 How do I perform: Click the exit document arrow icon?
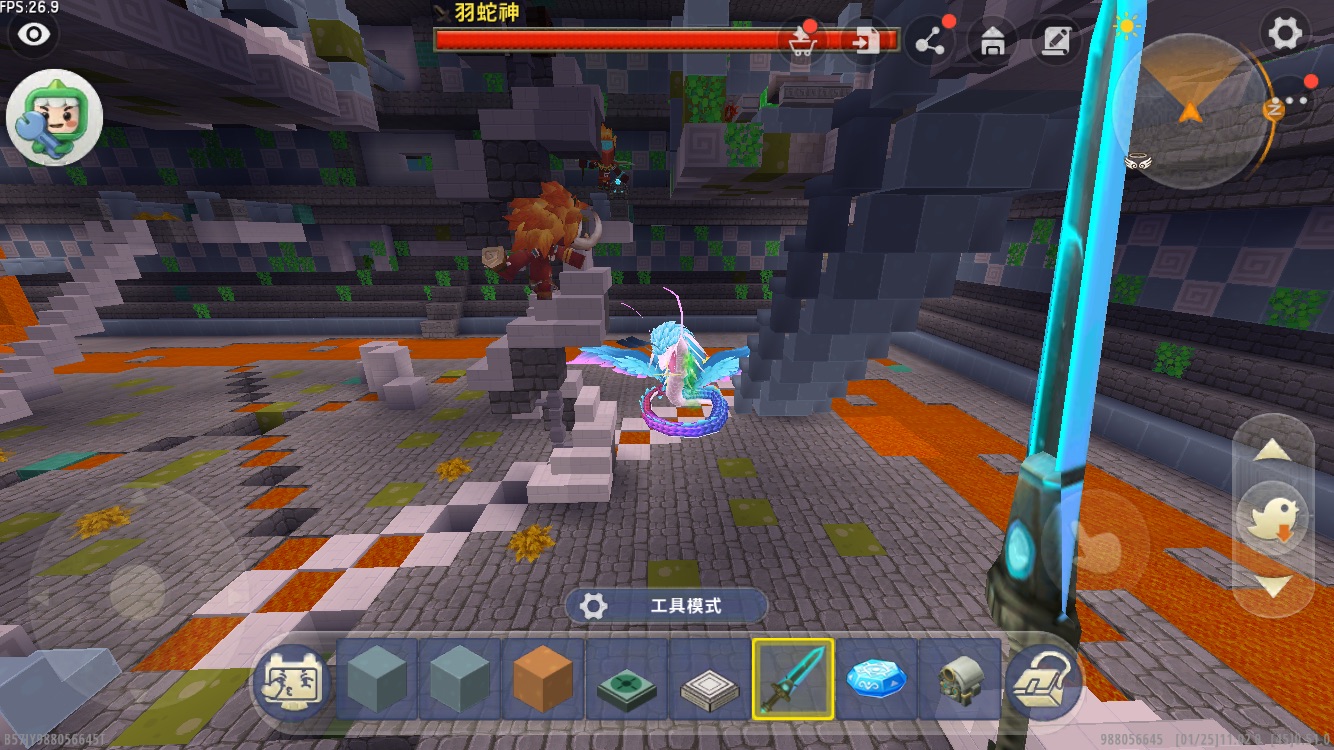click(864, 41)
